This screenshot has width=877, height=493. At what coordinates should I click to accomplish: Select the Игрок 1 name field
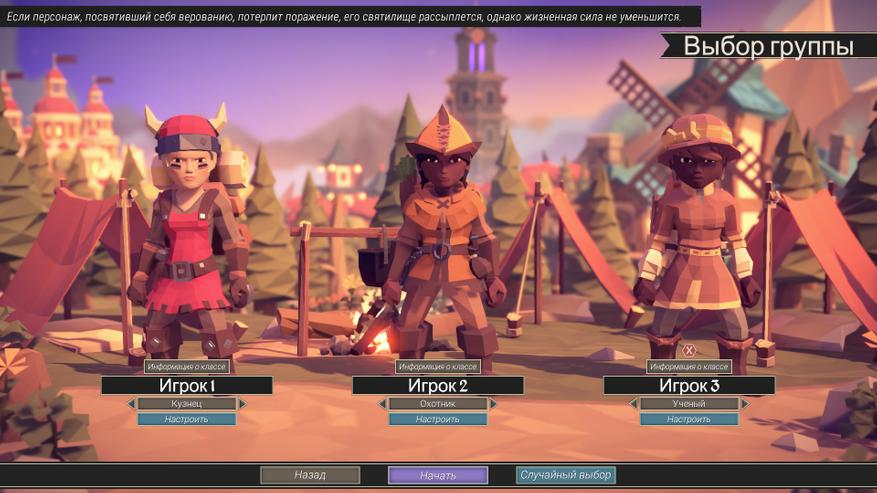187,386
